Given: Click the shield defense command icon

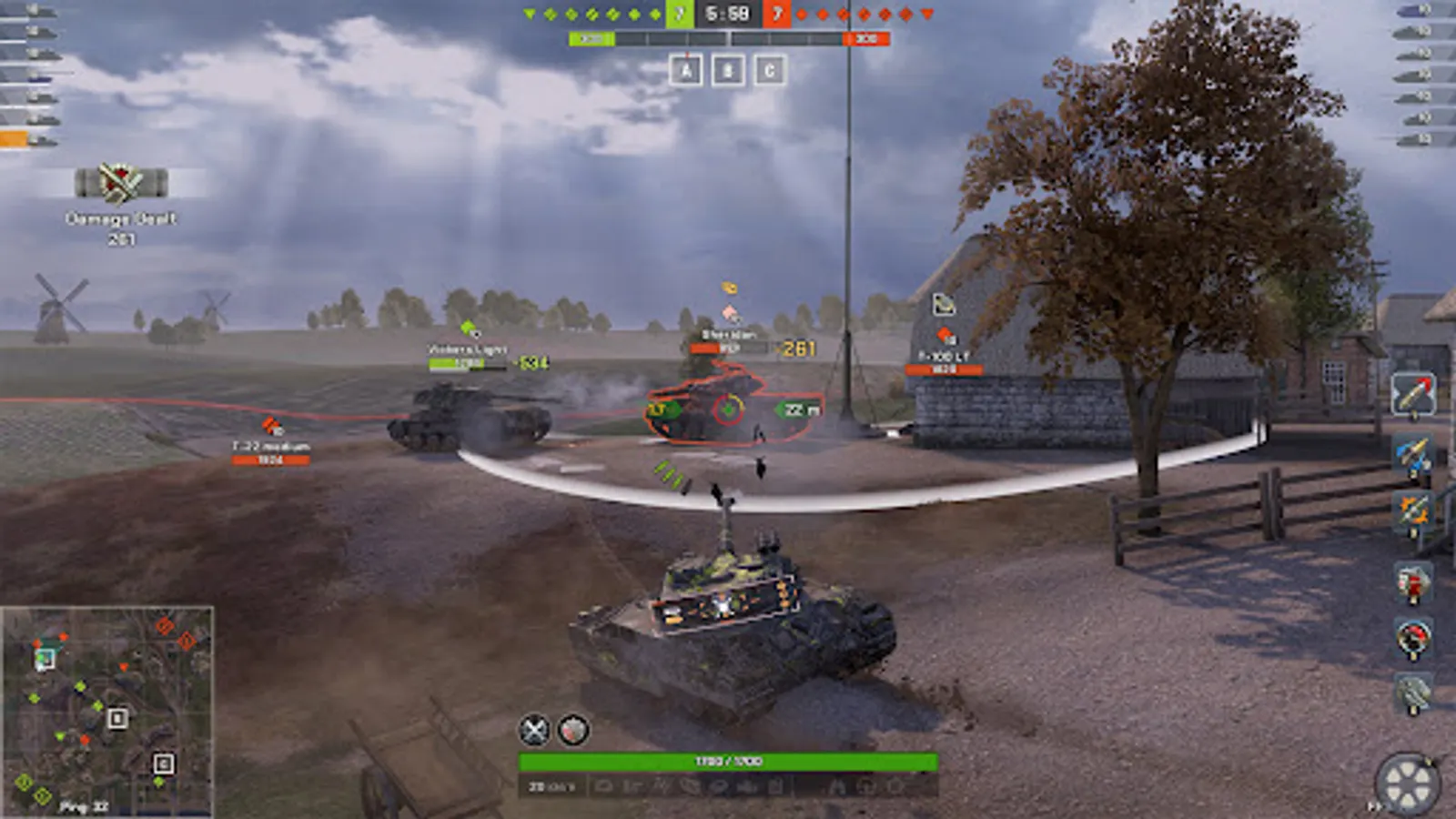Looking at the screenshot, I should point(572,728).
